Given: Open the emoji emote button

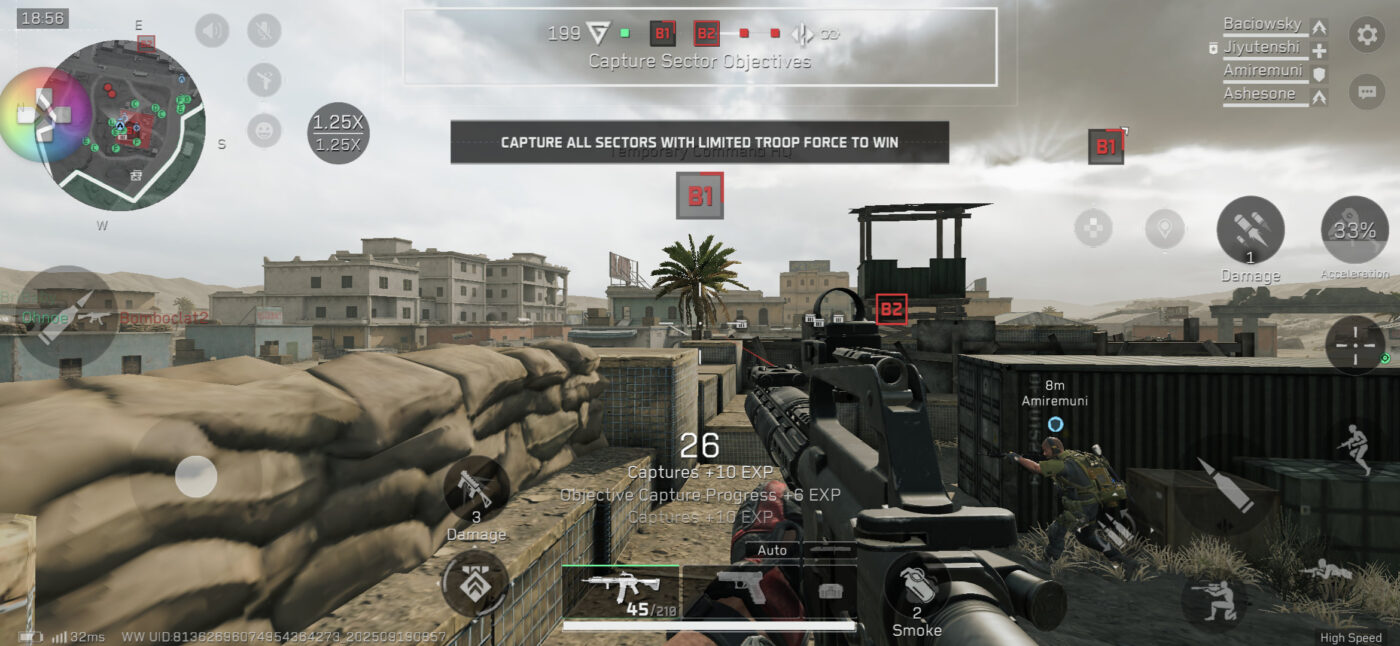Looking at the screenshot, I should click(x=264, y=130).
